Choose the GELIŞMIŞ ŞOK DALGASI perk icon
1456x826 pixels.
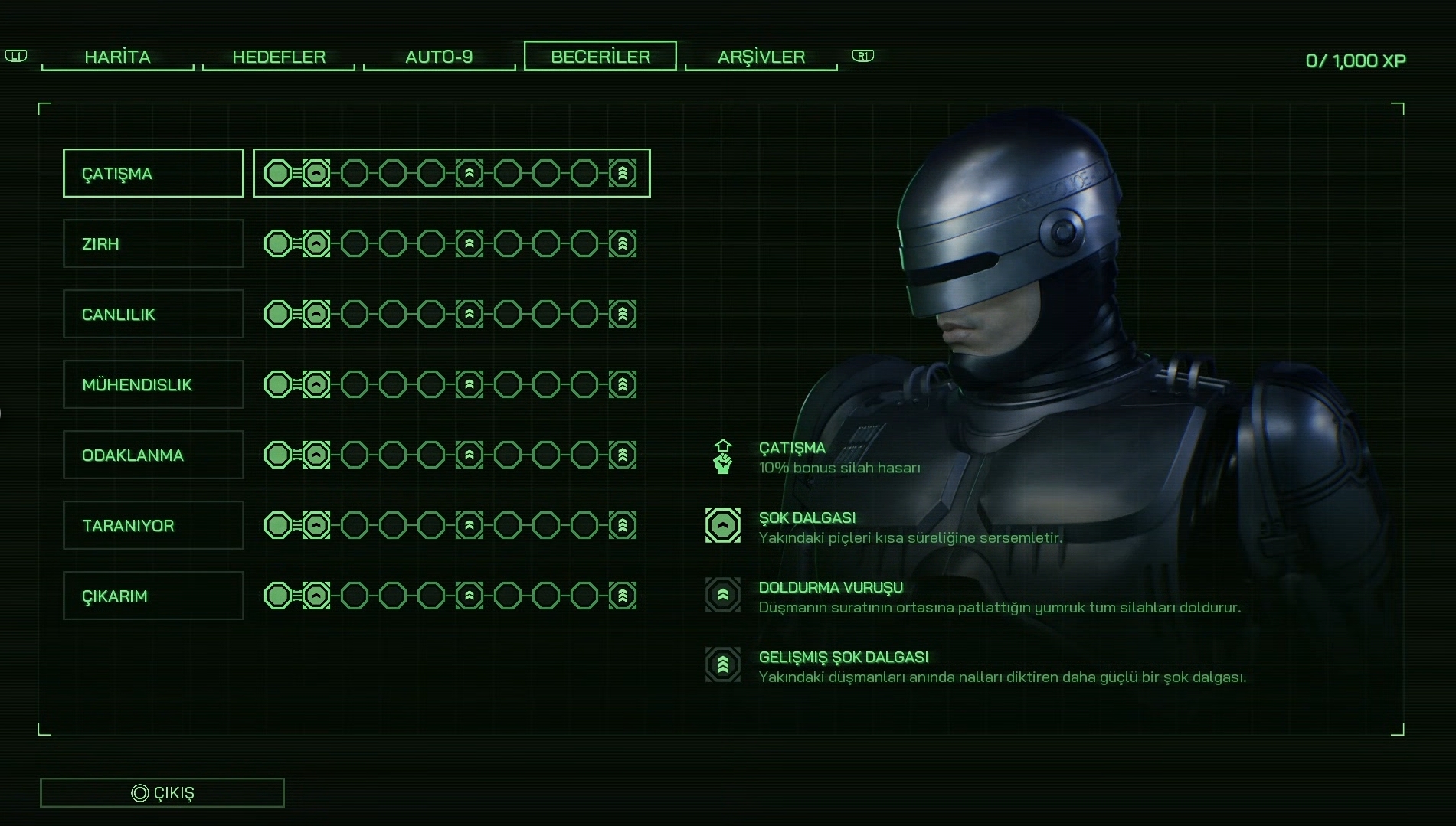pyautogui.click(x=723, y=664)
